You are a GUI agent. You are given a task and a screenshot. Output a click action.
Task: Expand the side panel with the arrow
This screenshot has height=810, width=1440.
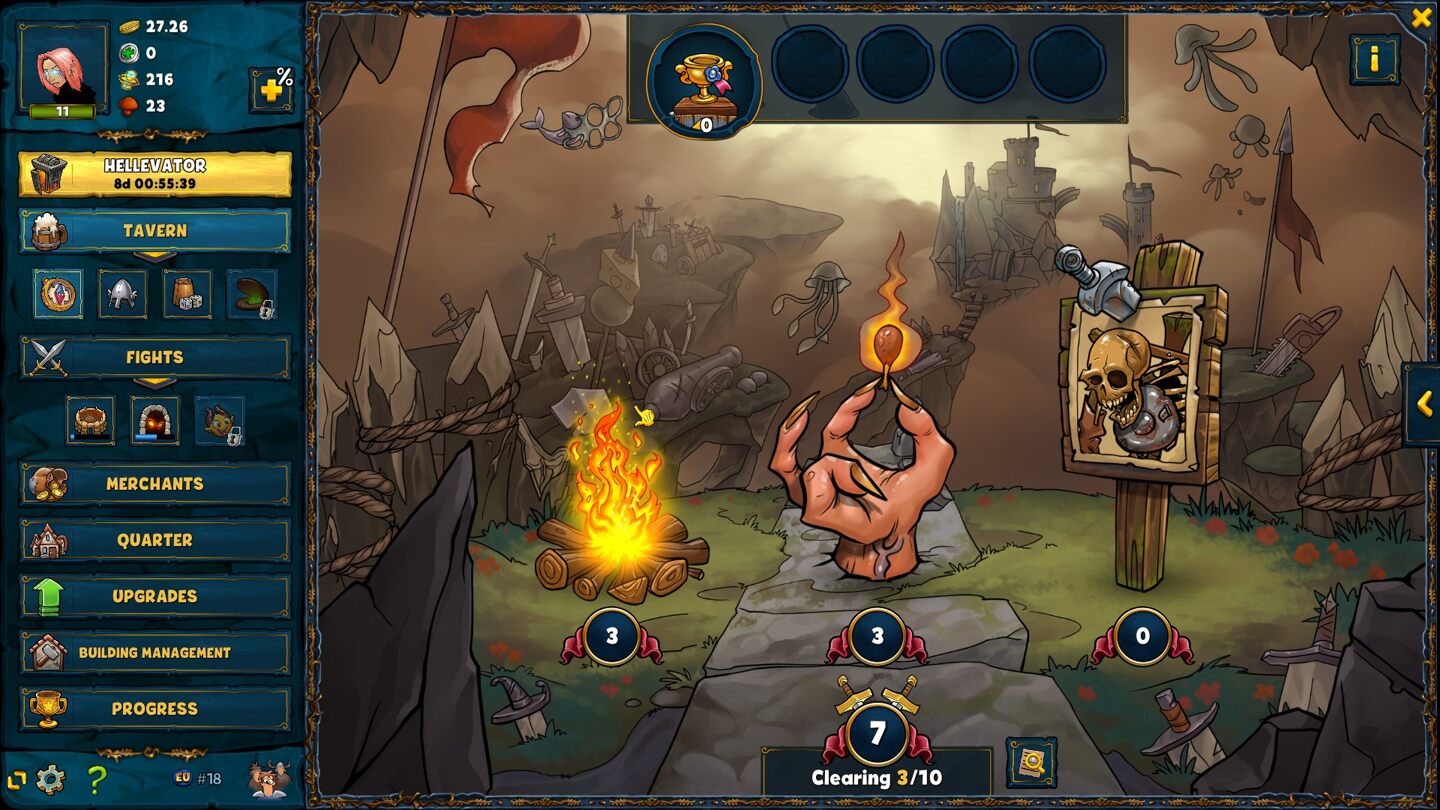[x=1423, y=404]
